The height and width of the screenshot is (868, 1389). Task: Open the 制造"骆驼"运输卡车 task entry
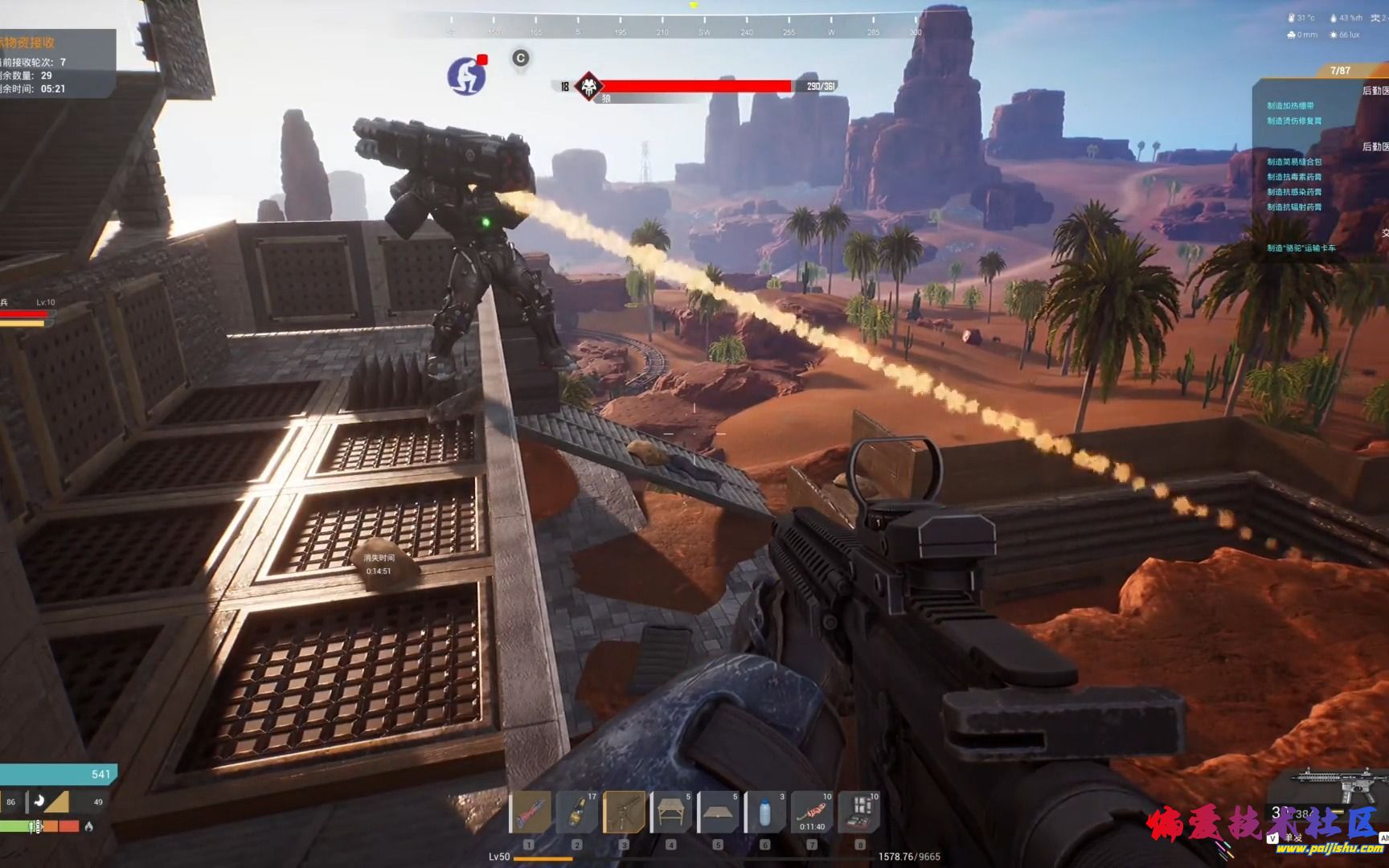coord(1301,248)
